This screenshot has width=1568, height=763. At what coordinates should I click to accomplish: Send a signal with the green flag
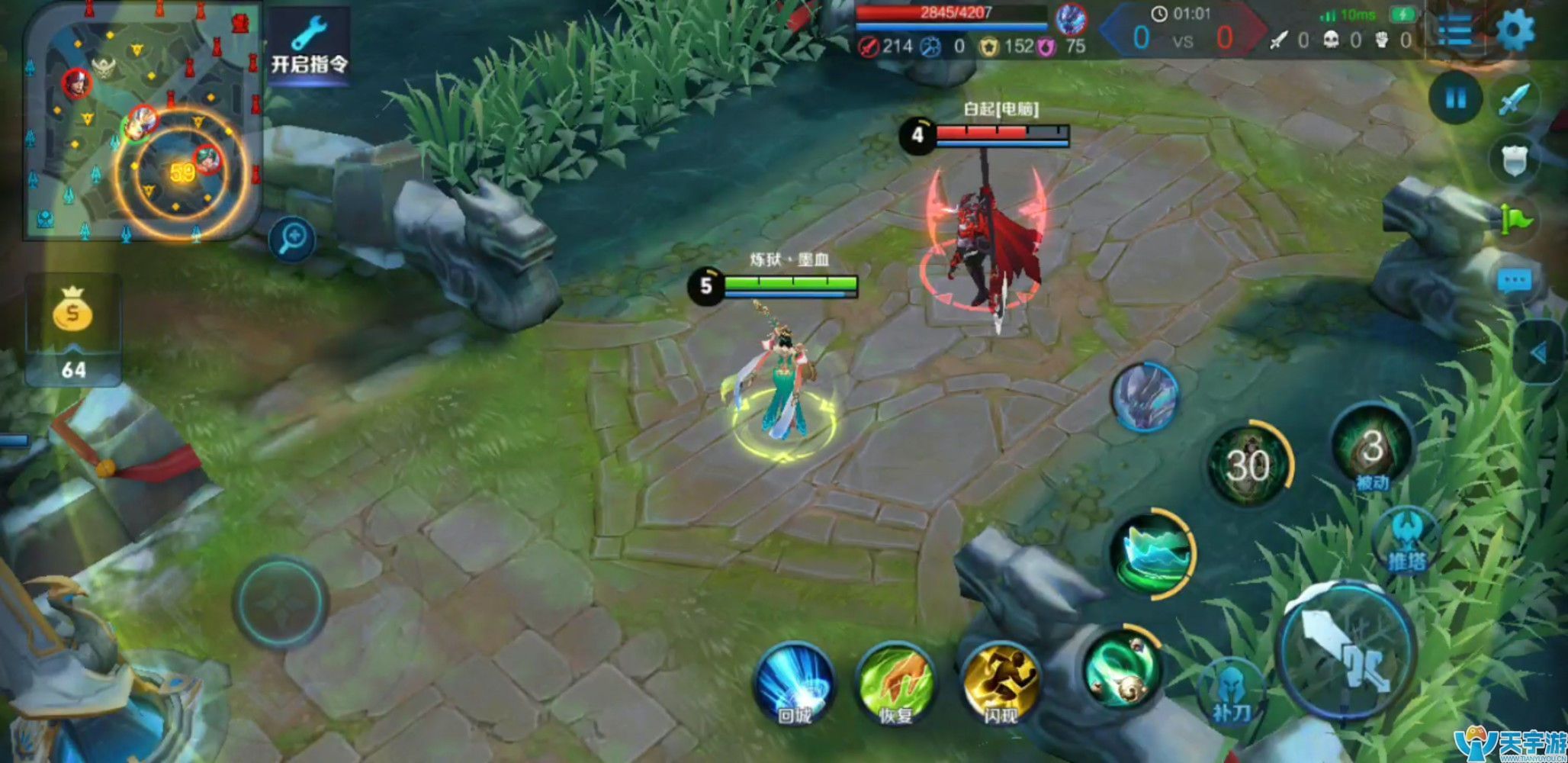1515,220
